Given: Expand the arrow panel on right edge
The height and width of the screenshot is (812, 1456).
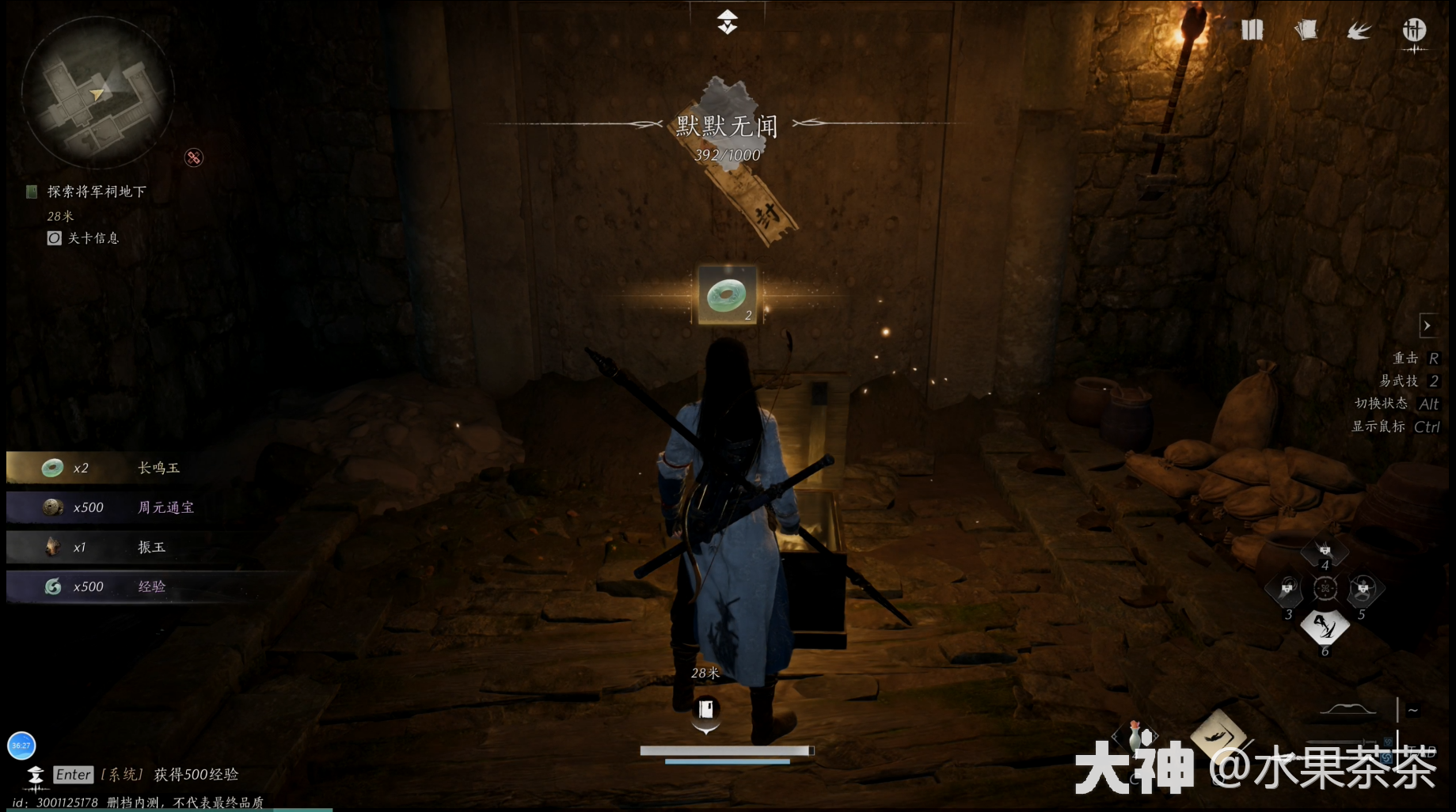Looking at the screenshot, I should coord(1427,325).
